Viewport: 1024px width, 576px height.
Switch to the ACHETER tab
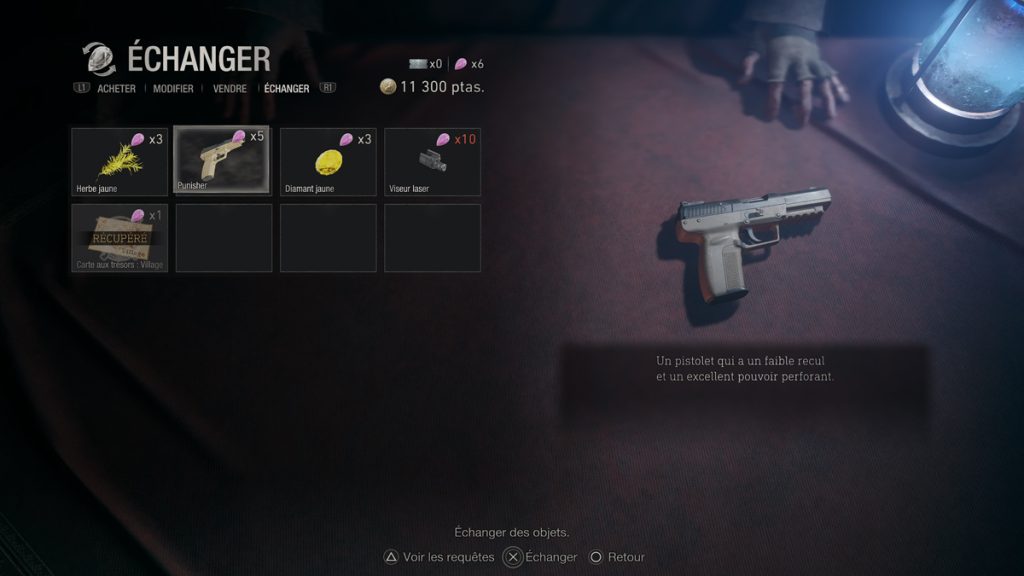click(x=116, y=89)
